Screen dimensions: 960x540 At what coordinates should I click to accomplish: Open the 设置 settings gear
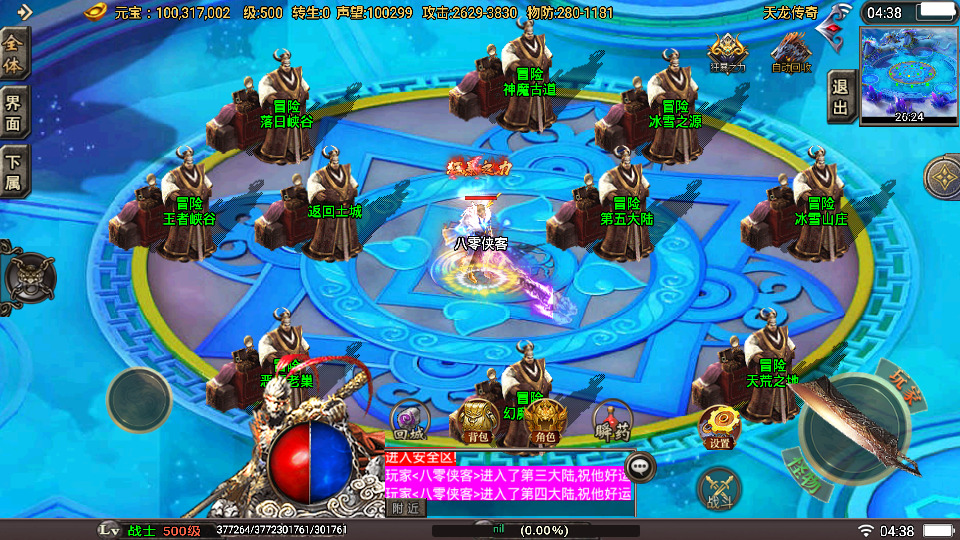coord(719,427)
